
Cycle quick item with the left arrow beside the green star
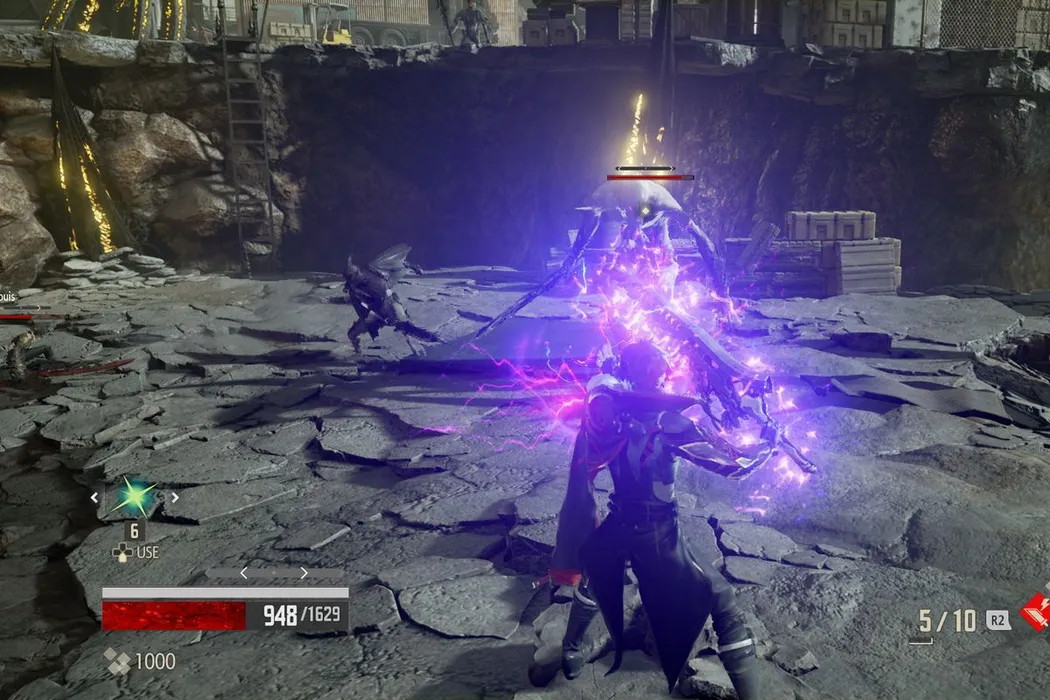click(95, 497)
